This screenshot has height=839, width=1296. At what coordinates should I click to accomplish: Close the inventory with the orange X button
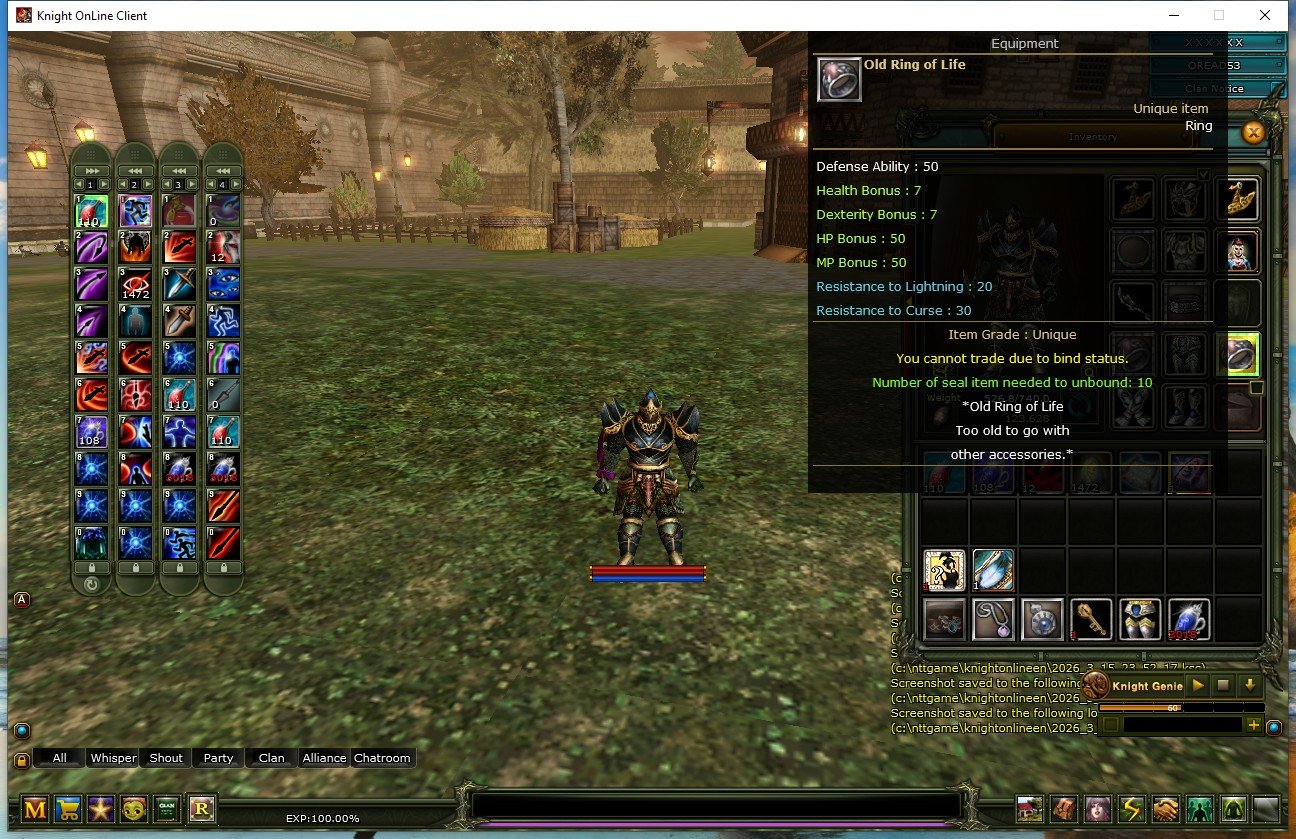pyautogui.click(x=1255, y=132)
